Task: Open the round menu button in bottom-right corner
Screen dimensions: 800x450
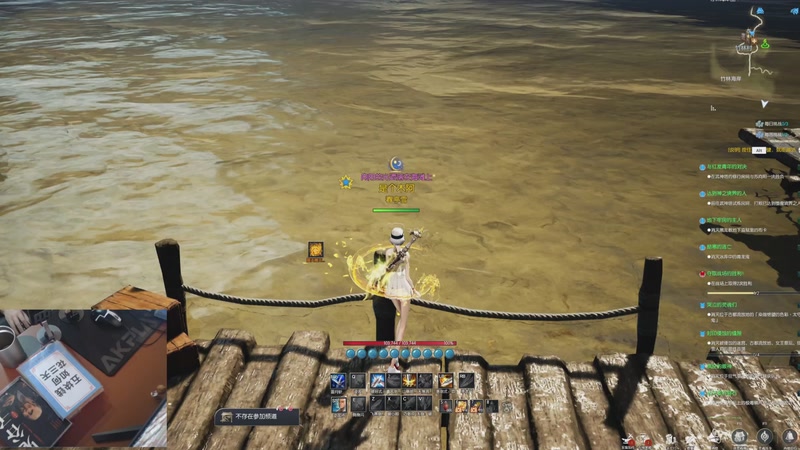Action: (765, 436)
